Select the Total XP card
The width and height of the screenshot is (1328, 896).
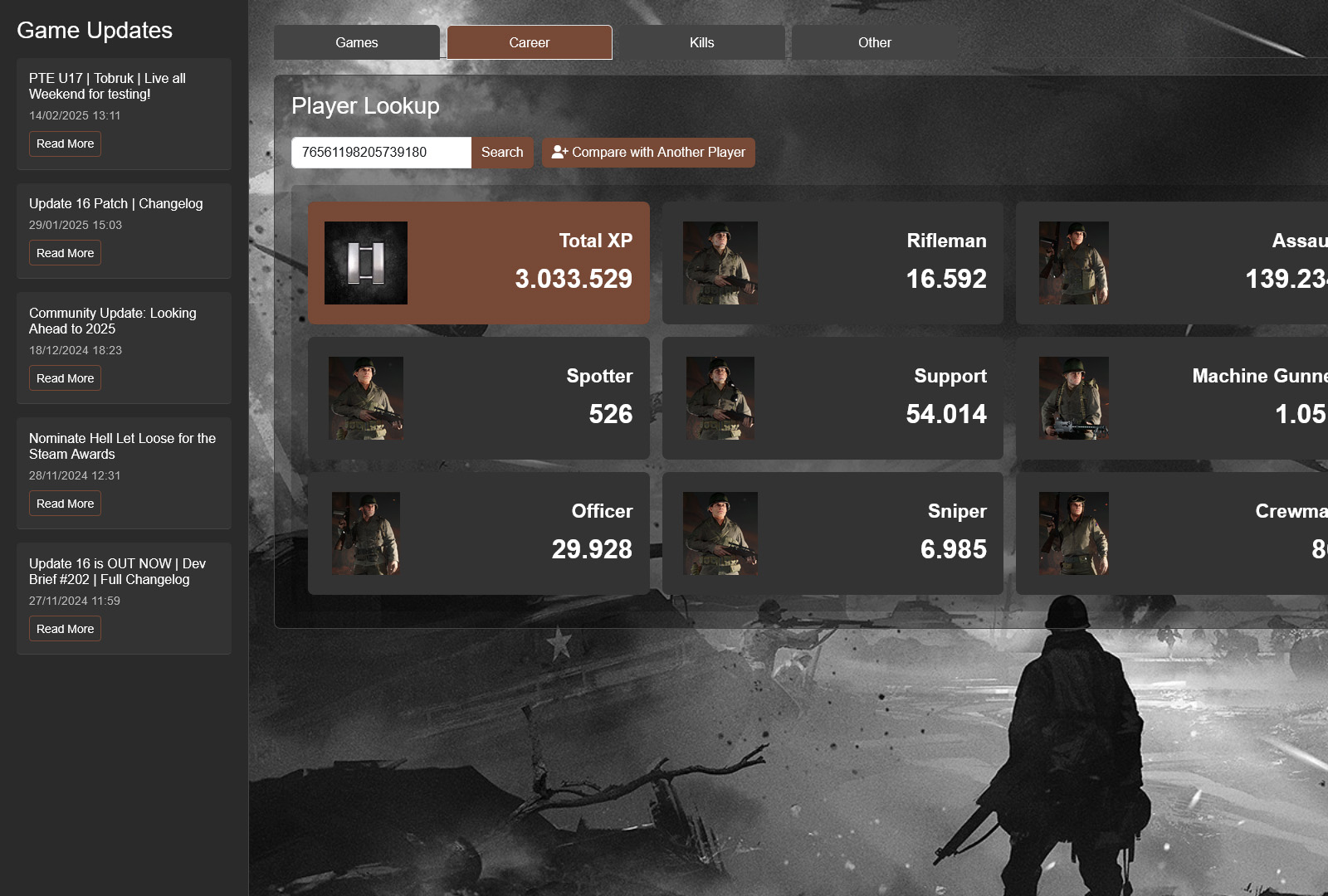479,262
